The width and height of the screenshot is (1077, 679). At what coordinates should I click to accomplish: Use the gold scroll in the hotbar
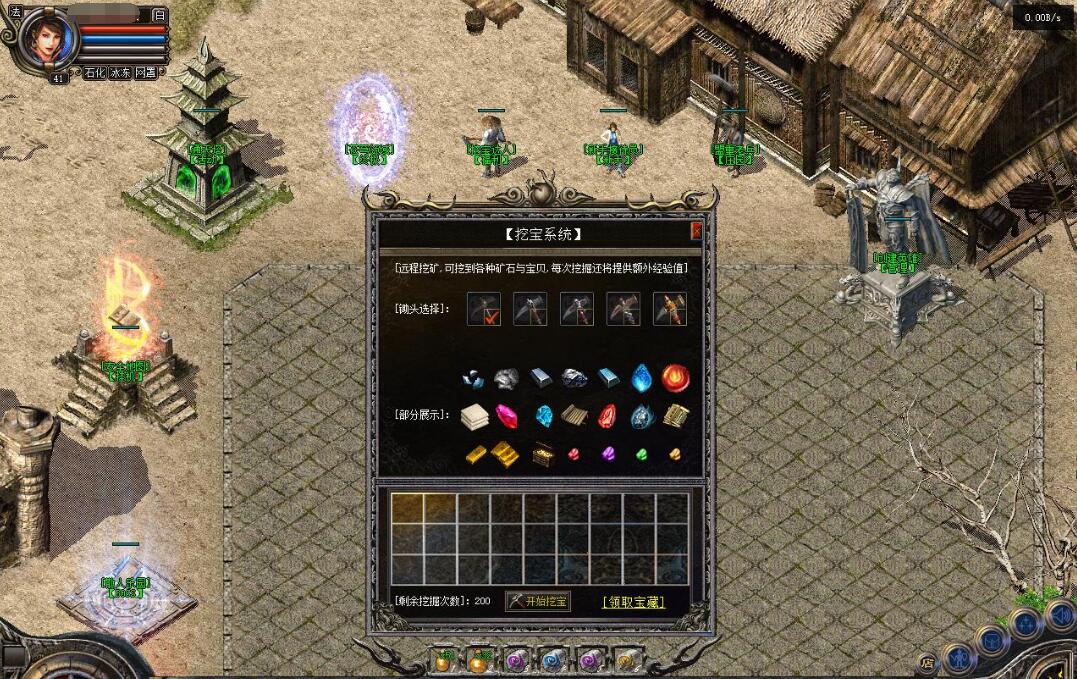626,661
